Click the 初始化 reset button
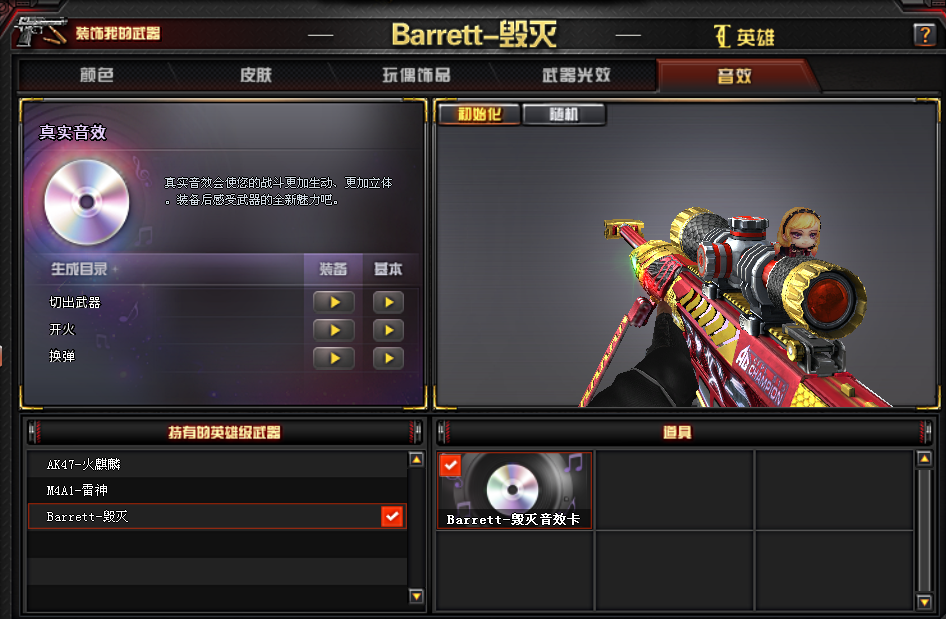 click(x=478, y=114)
